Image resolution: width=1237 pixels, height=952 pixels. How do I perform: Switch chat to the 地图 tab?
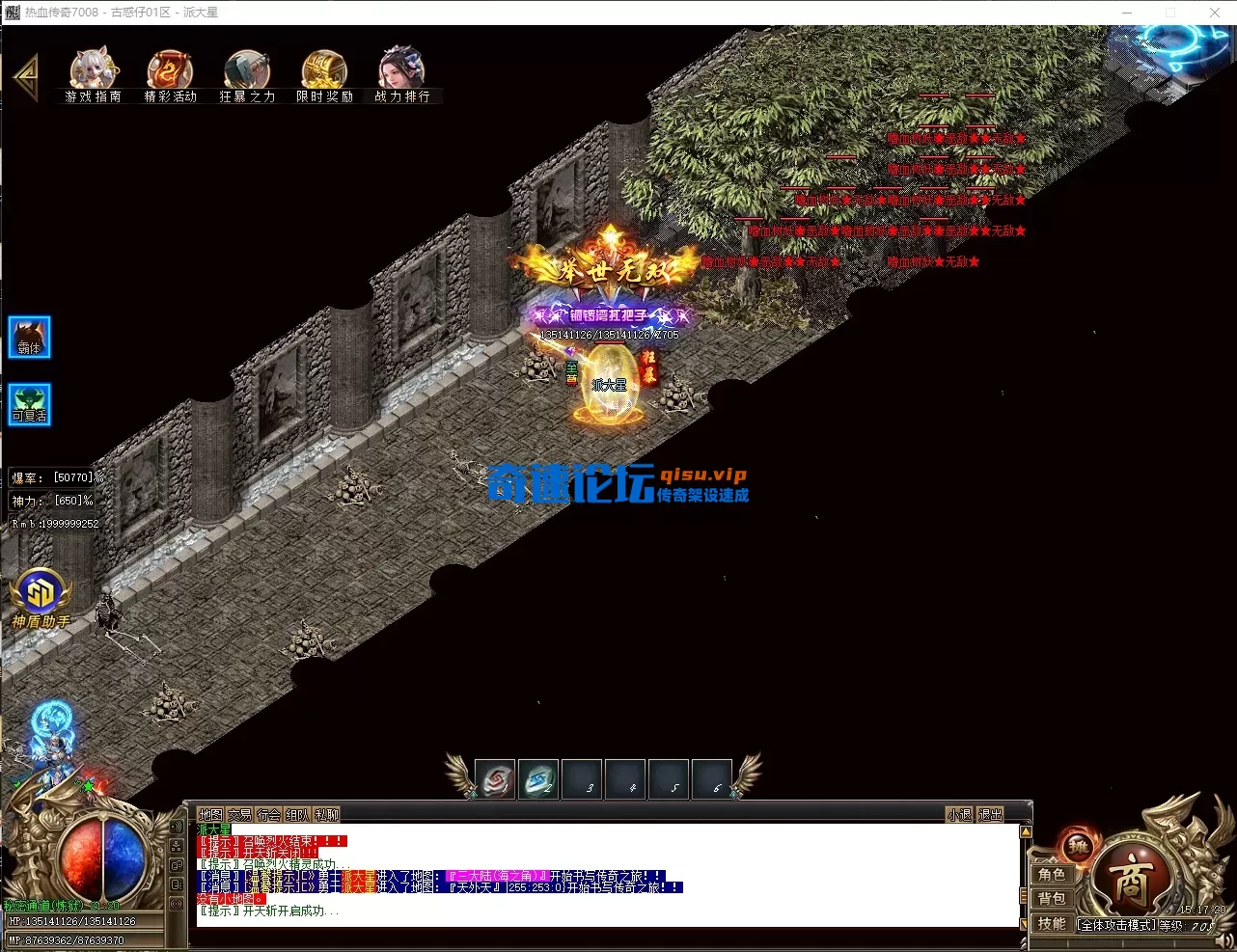(210, 815)
